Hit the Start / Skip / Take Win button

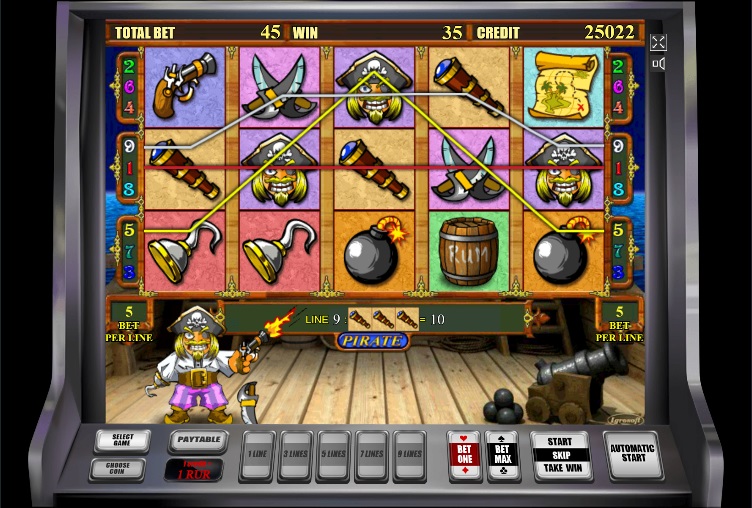click(x=560, y=455)
